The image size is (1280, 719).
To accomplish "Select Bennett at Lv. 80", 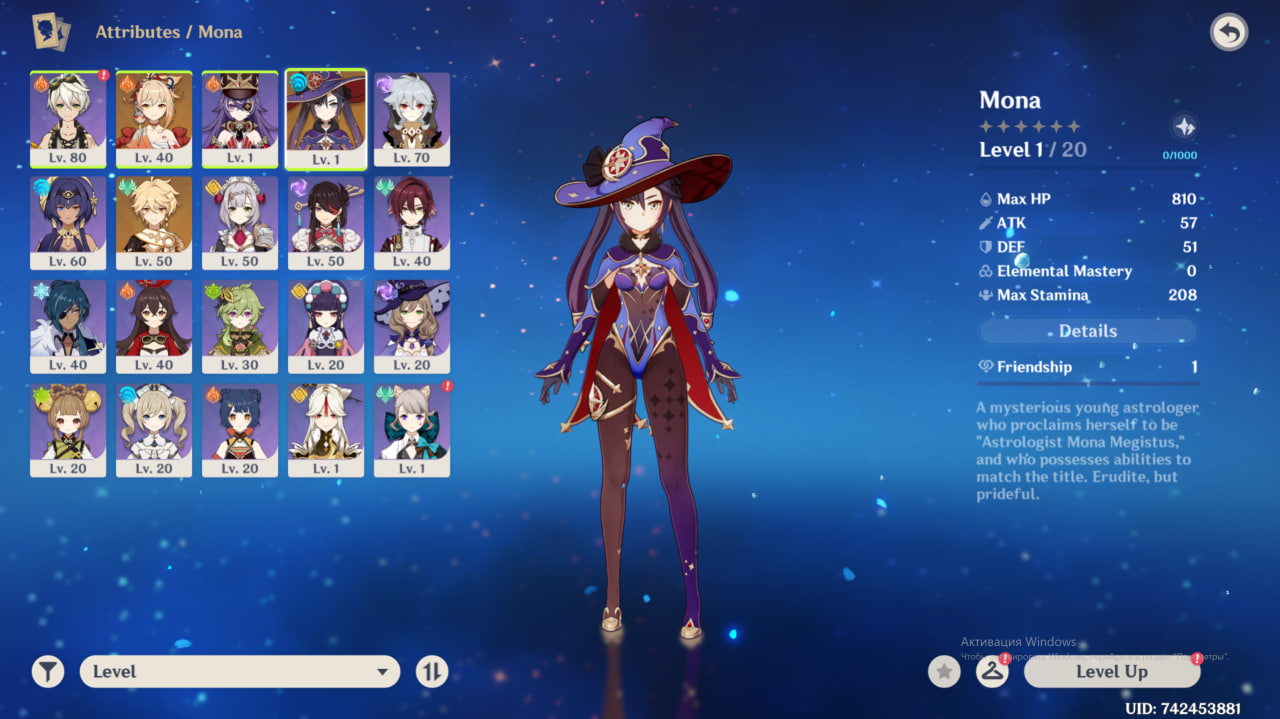I will pos(68,118).
